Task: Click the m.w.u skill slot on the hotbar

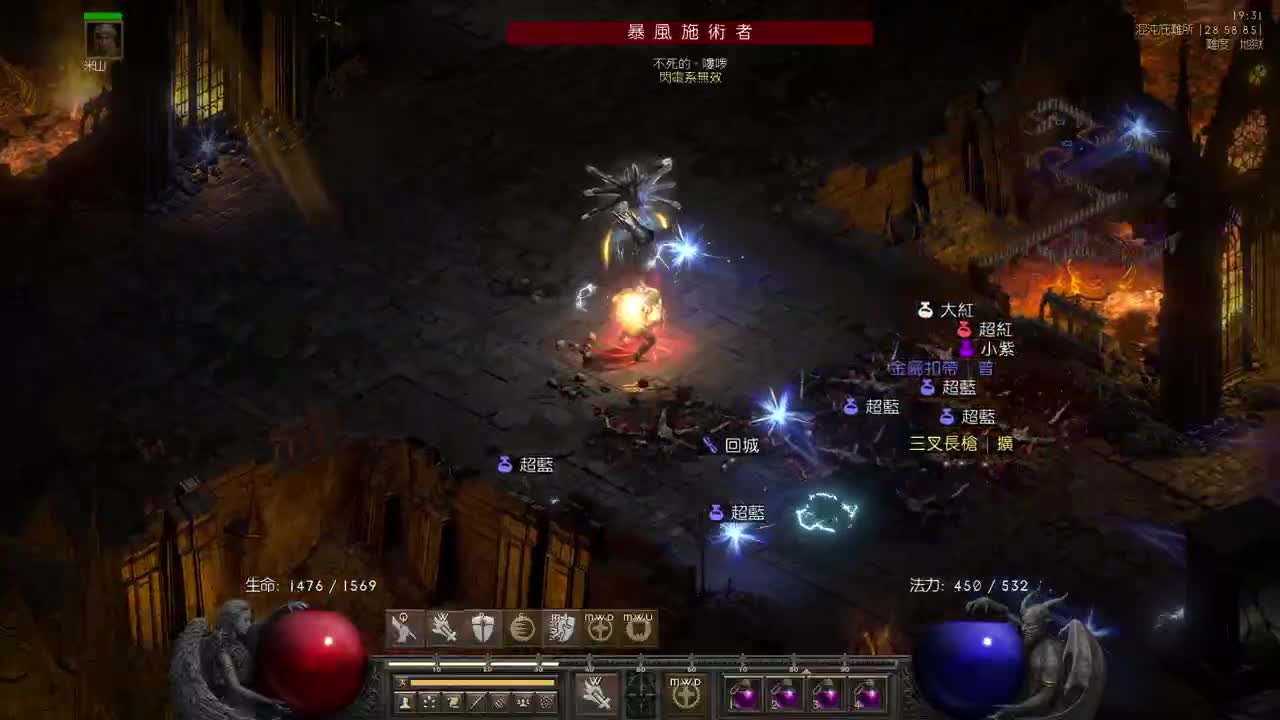Action: coord(640,628)
